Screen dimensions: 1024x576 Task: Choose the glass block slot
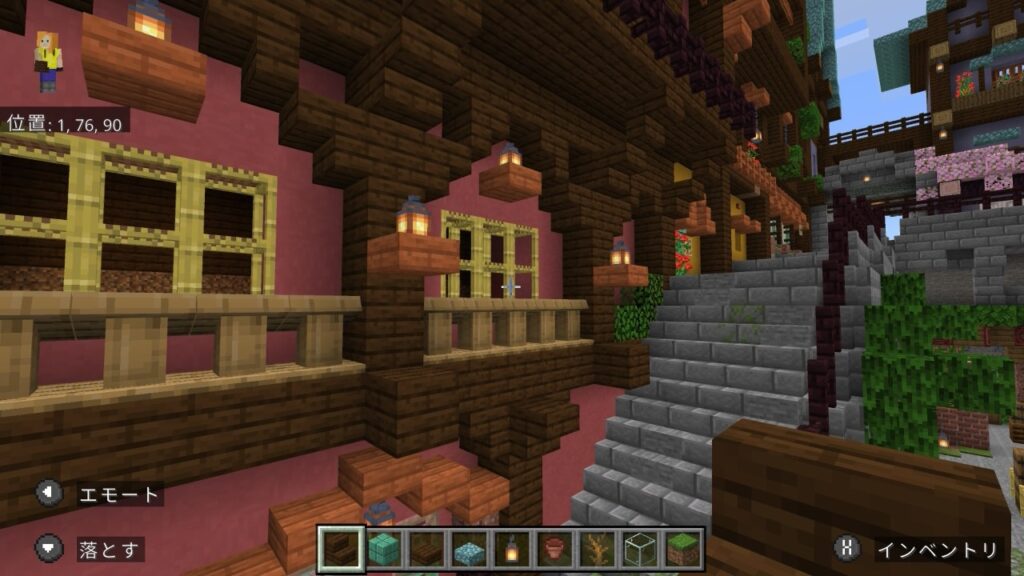tap(641, 548)
